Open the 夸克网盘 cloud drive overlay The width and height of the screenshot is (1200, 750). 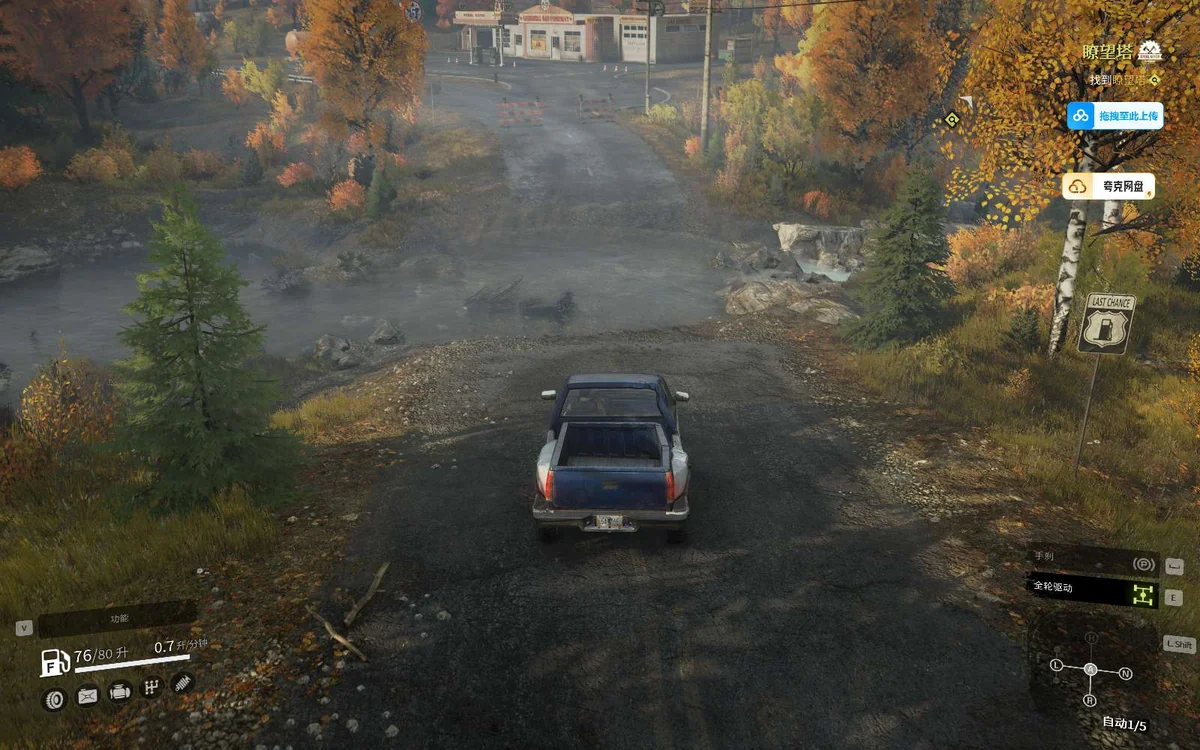click(x=1108, y=186)
